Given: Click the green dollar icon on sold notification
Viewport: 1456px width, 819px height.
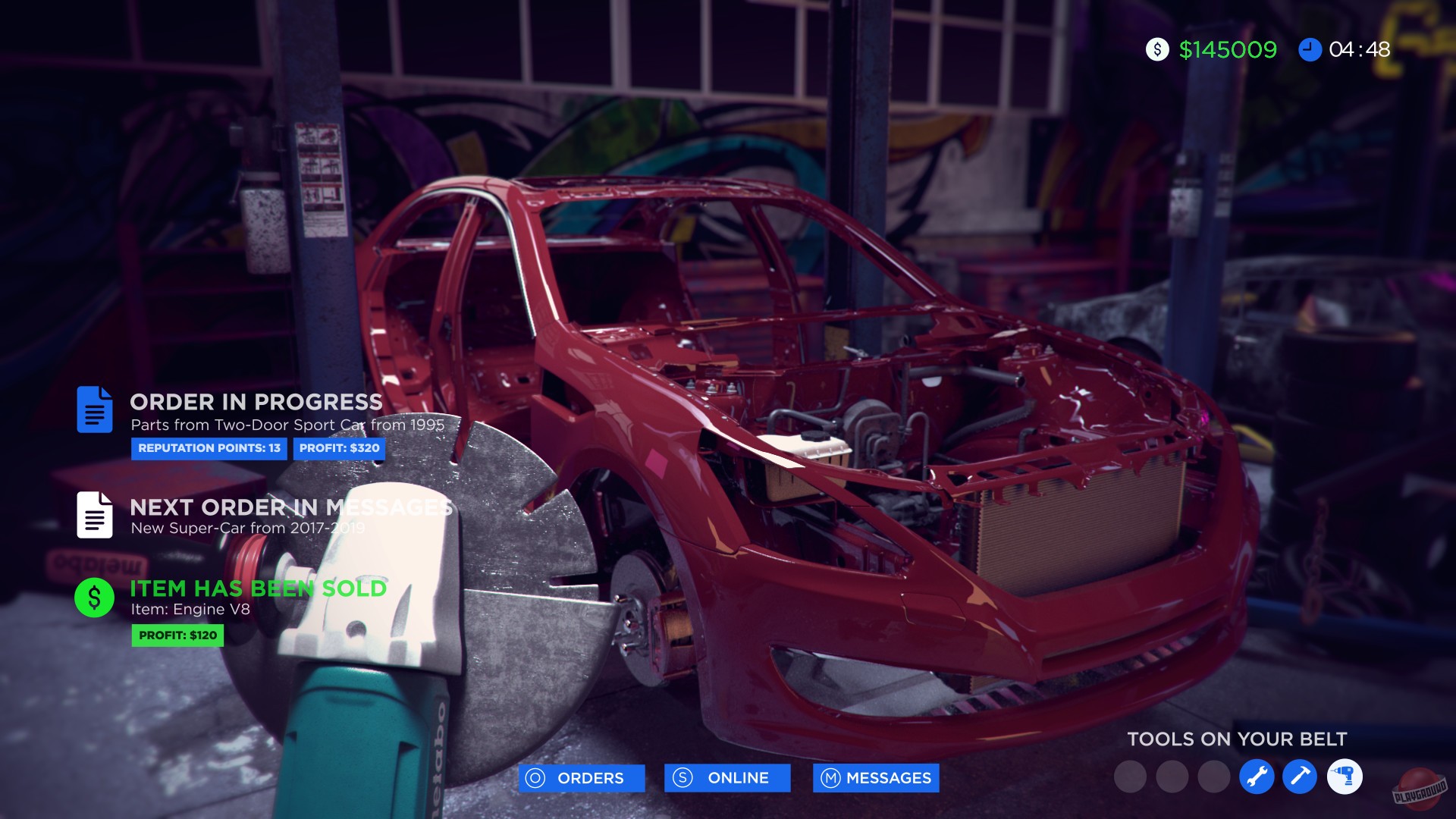Looking at the screenshot, I should [x=94, y=597].
